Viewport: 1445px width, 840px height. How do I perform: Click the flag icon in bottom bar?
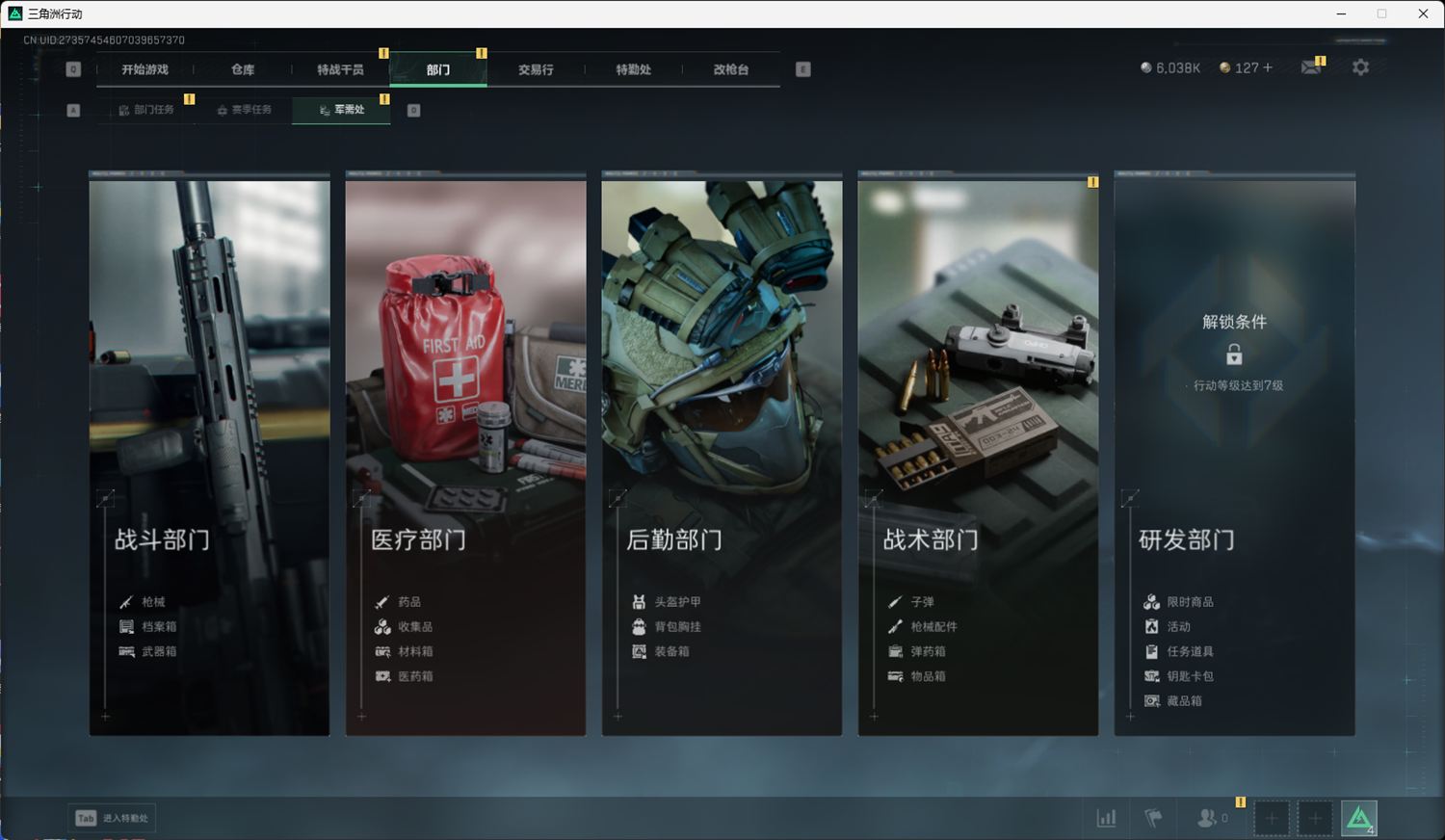coord(1153,818)
